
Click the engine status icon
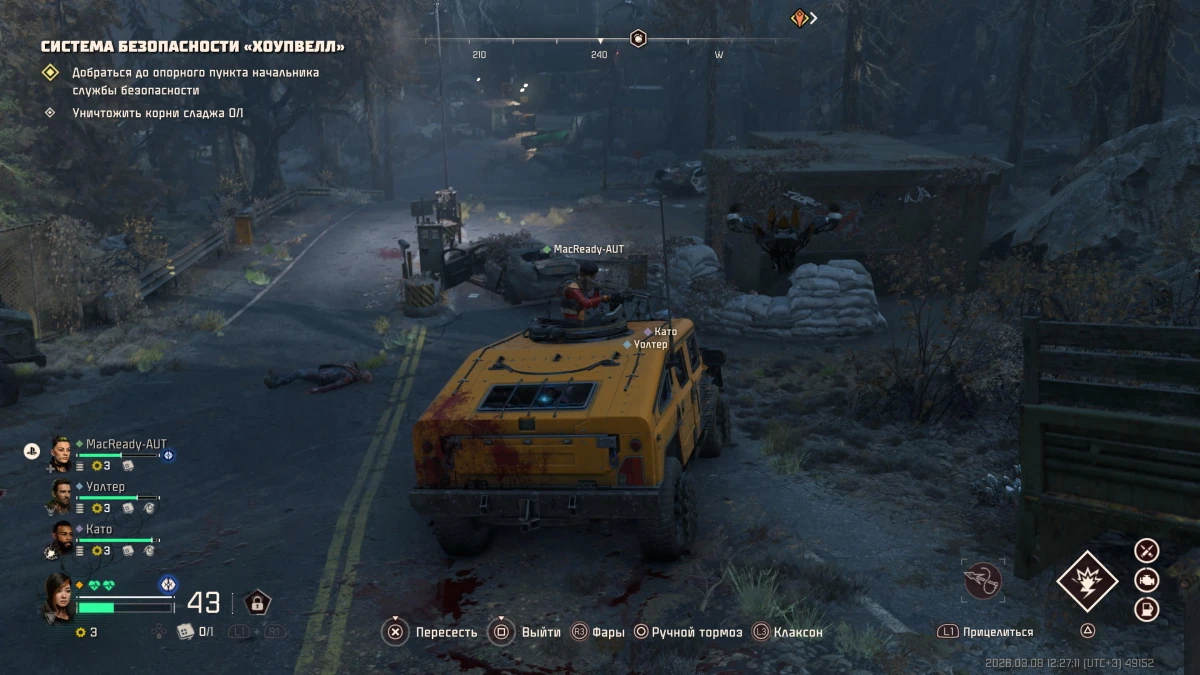(1146, 579)
